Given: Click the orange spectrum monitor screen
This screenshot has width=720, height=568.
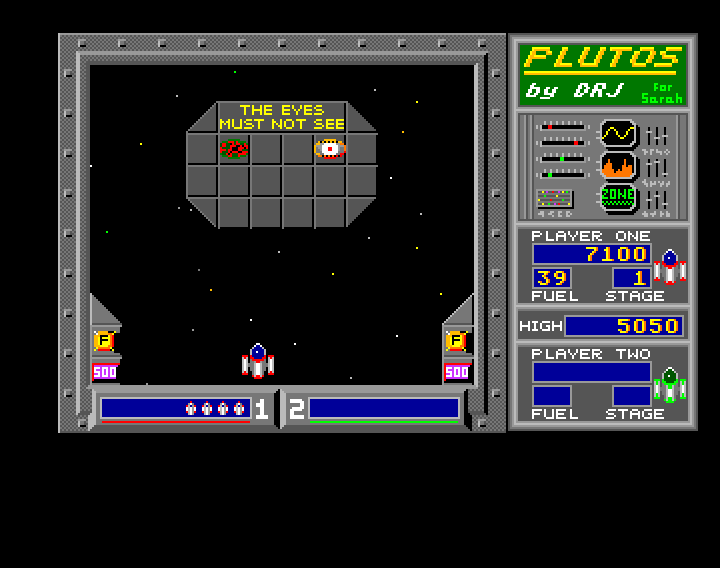Looking at the screenshot, I should point(618,166).
